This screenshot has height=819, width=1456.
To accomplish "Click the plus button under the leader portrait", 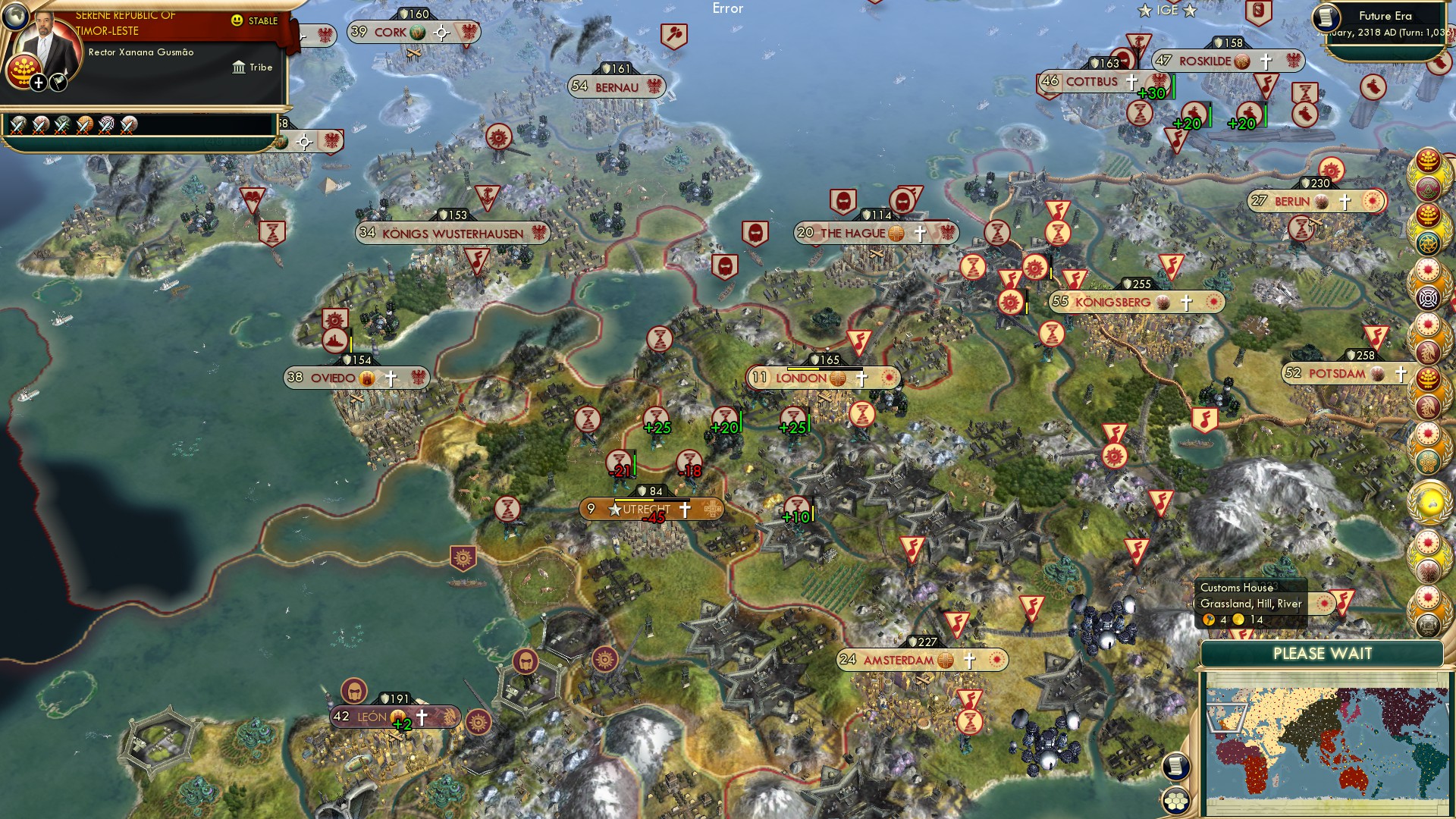I will (38, 82).
